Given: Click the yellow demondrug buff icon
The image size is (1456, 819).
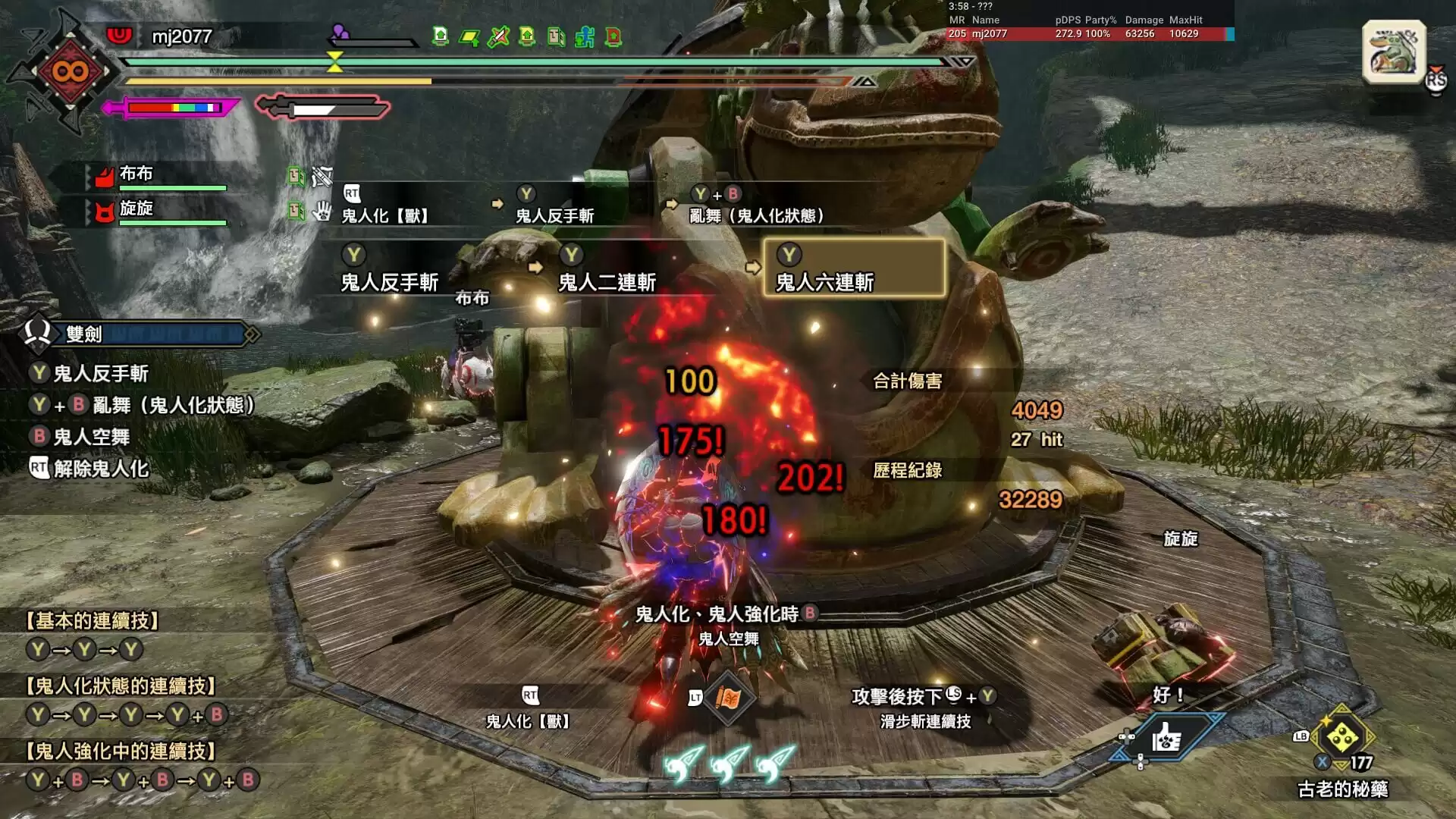Looking at the screenshot, I should (x=469, y=36).
